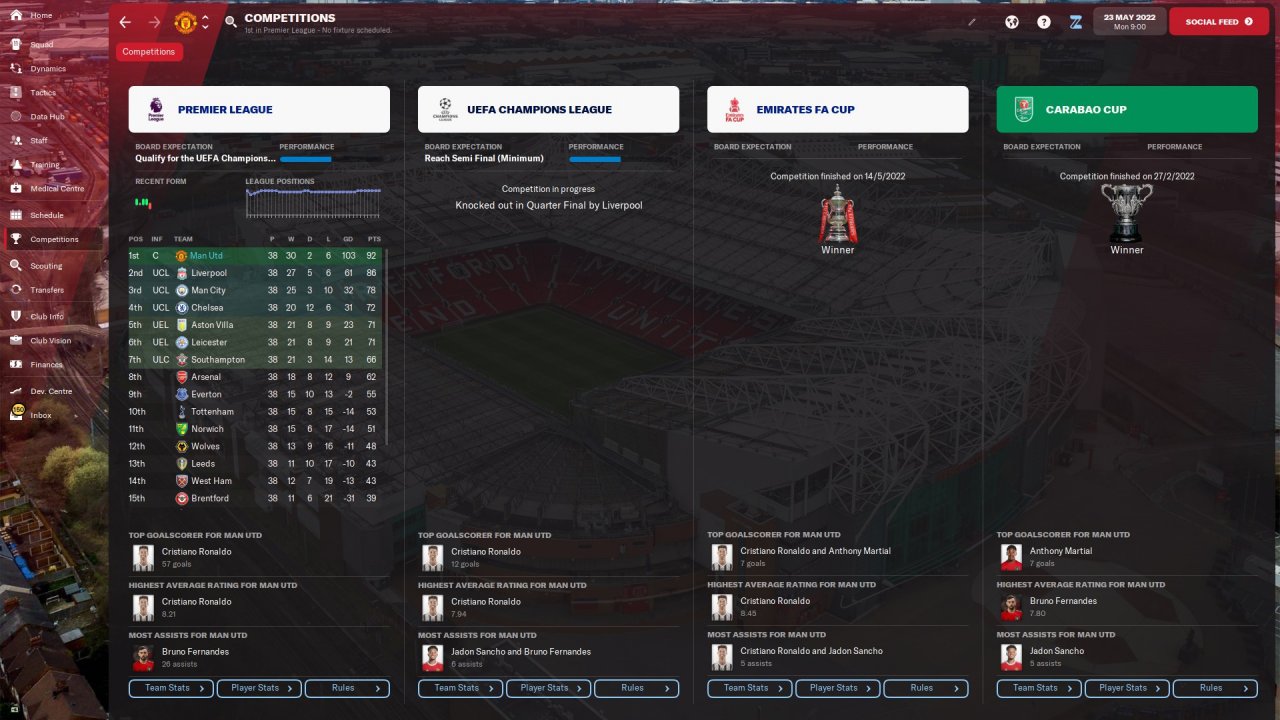Open the Finances screen
The width and height of the screenshot is (1280, 720).
click(46, 365)
